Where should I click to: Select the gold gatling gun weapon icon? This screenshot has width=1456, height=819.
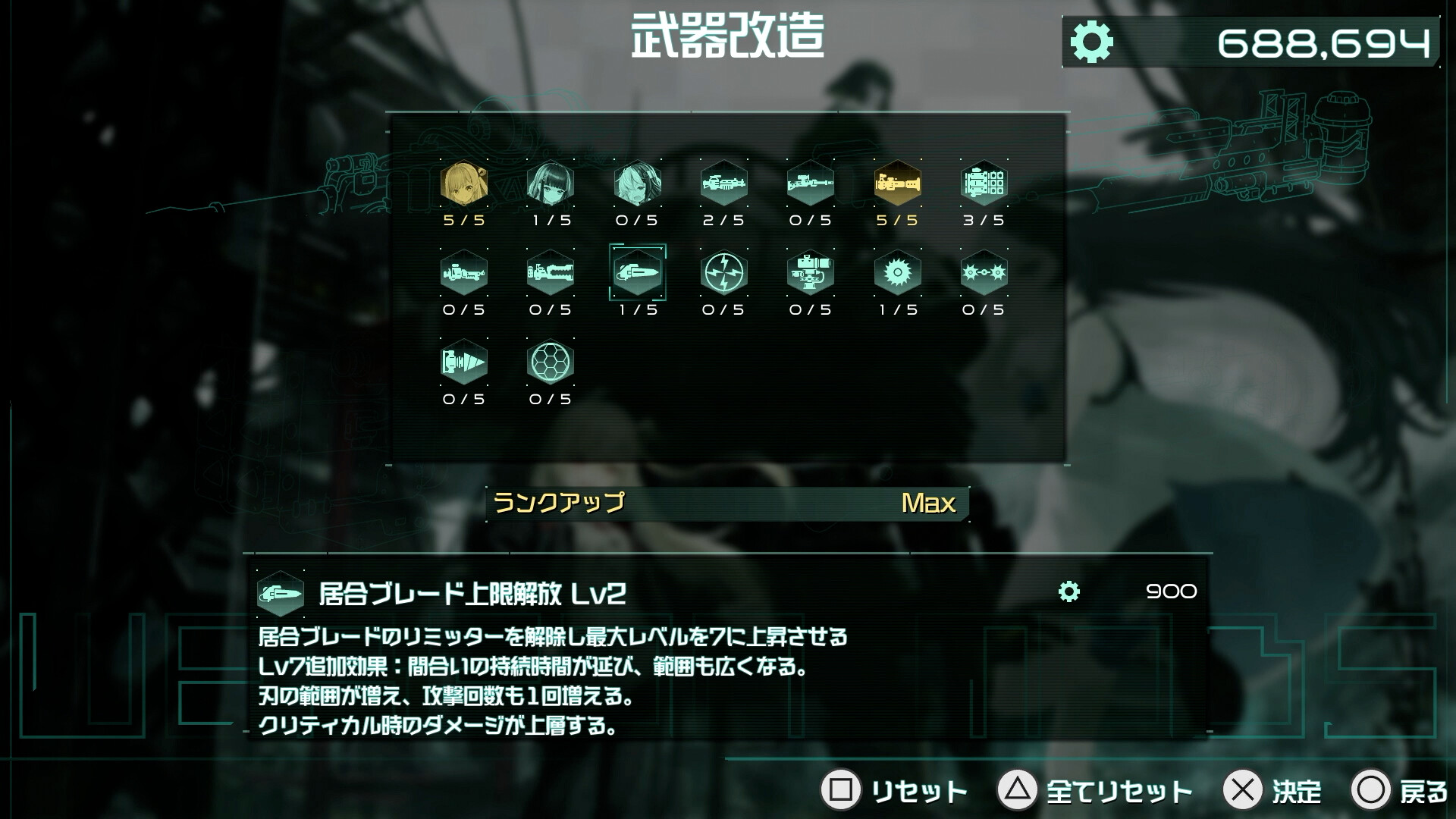click(897, 186)
